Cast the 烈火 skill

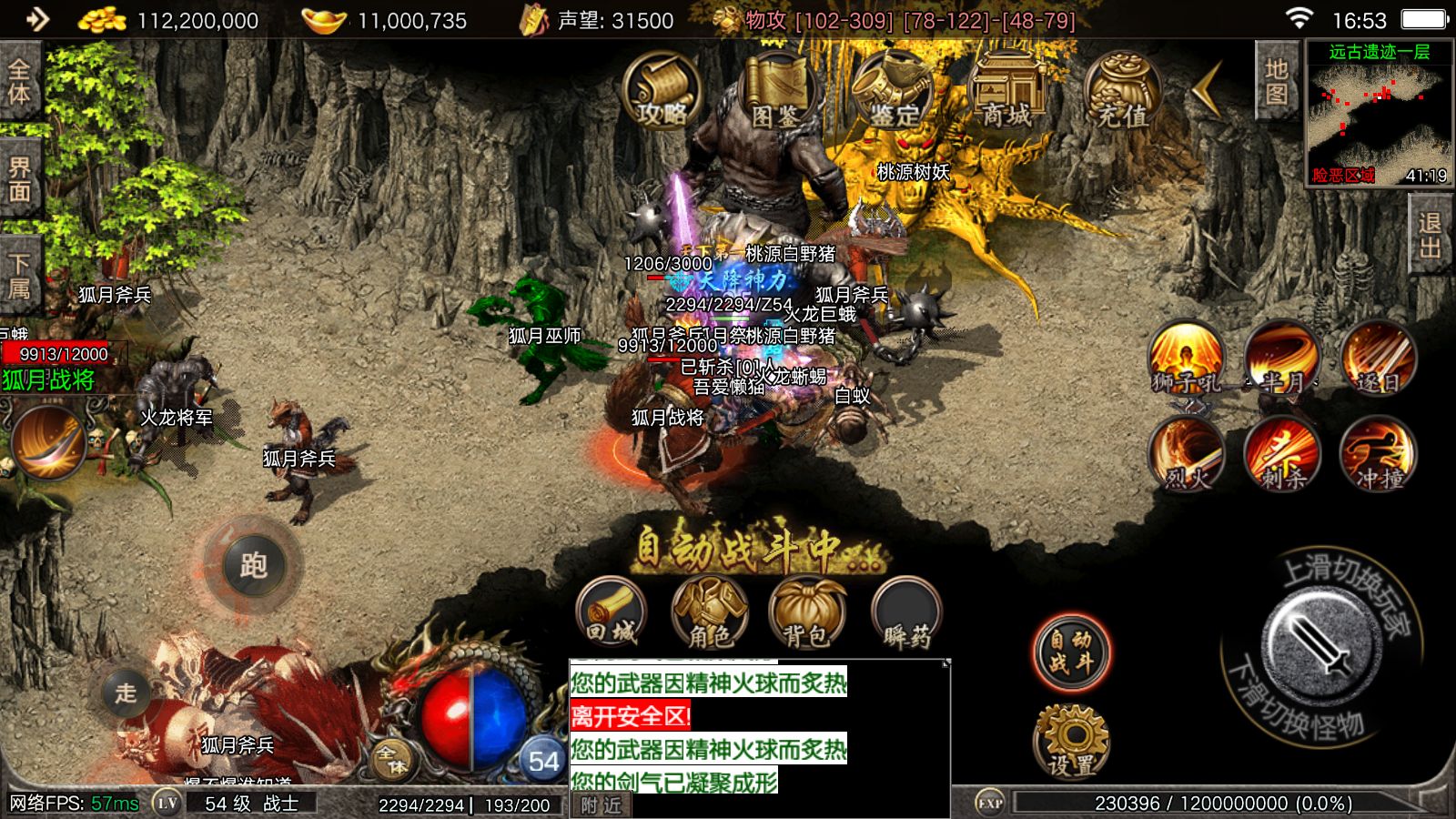(x=1187, y=453)
